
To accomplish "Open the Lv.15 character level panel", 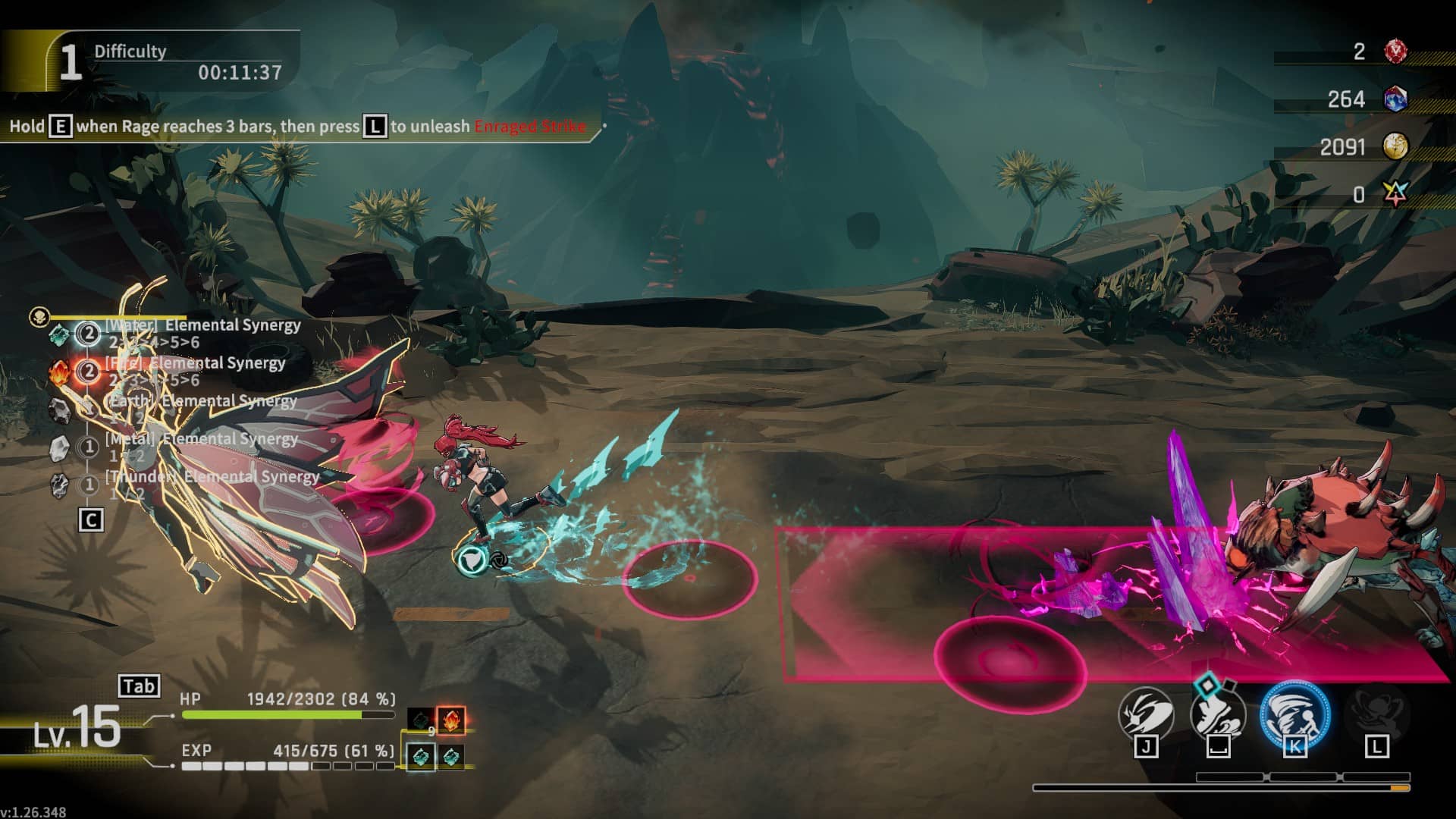I will click(77, 730).
